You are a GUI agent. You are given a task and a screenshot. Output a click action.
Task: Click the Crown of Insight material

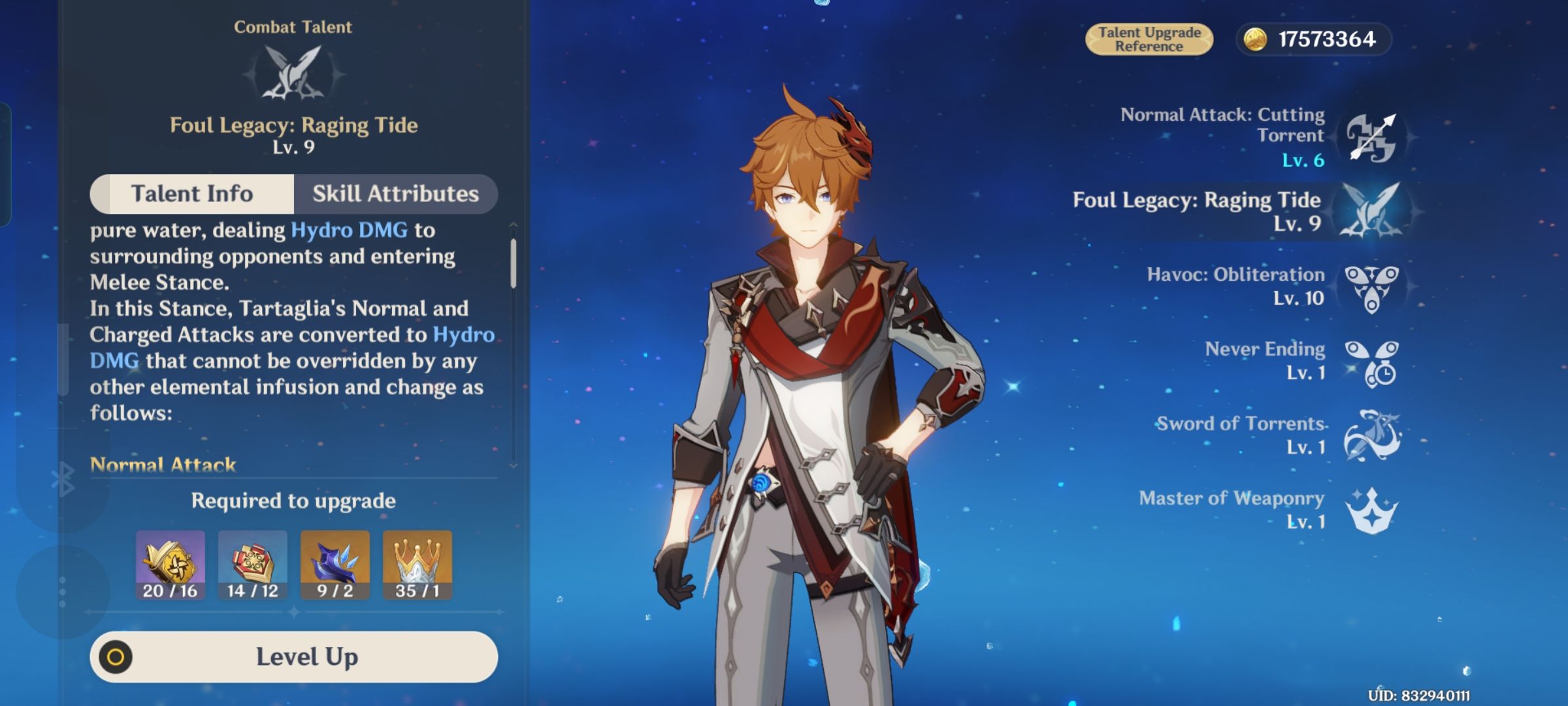click(417, 564)
